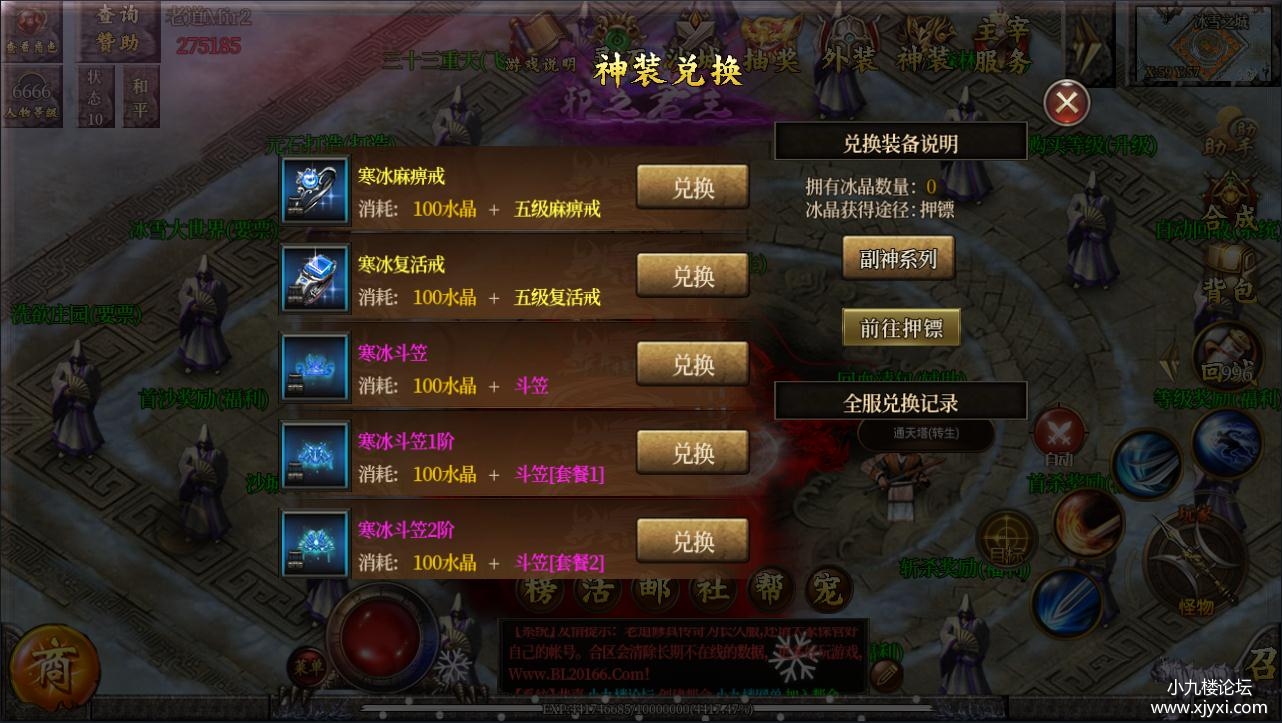Click the minimap in top right corner
1282x723 pixels.
tap(1203, 44)
